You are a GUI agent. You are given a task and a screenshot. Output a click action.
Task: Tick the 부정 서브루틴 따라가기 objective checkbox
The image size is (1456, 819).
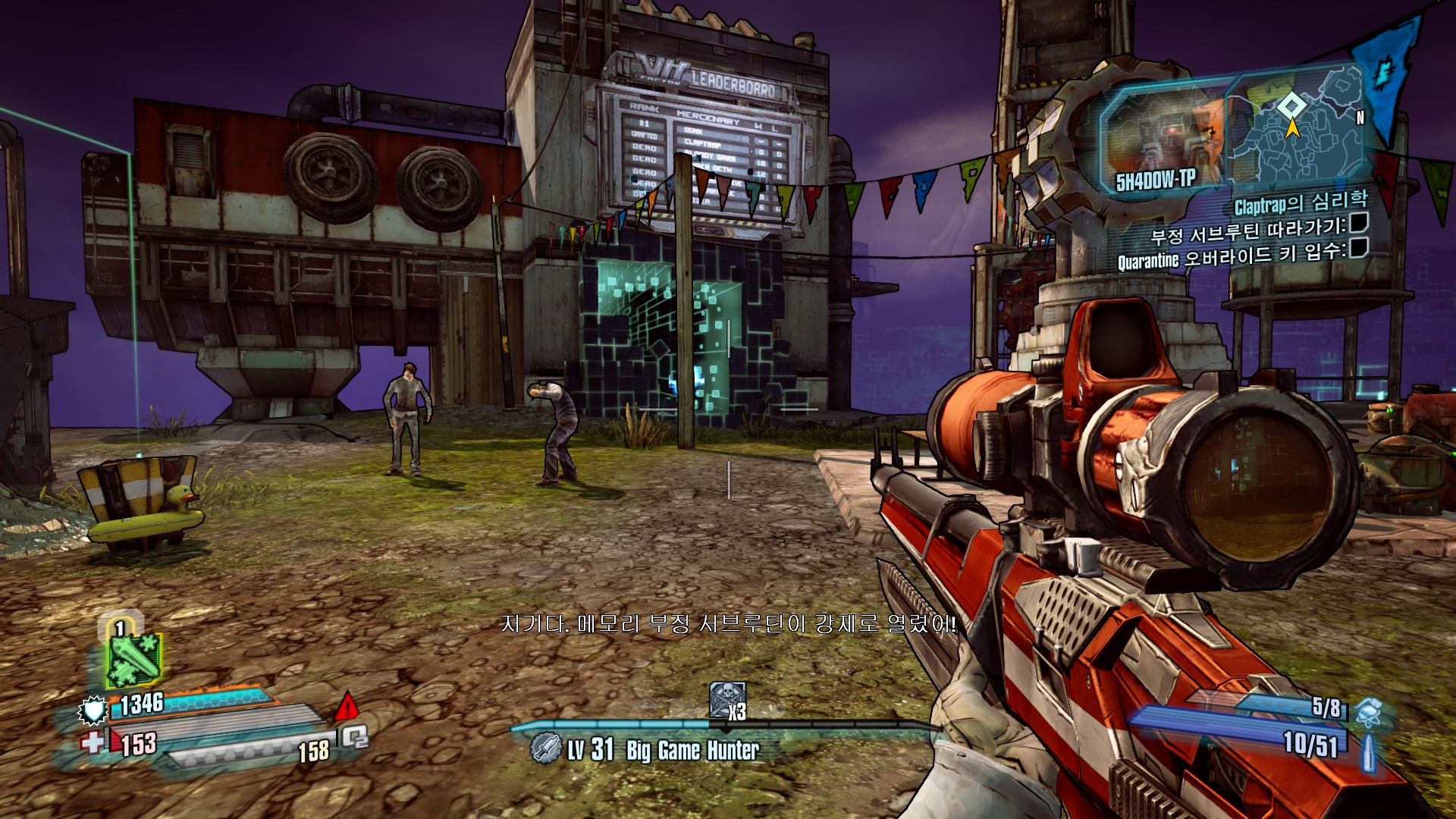point(1358,222)
